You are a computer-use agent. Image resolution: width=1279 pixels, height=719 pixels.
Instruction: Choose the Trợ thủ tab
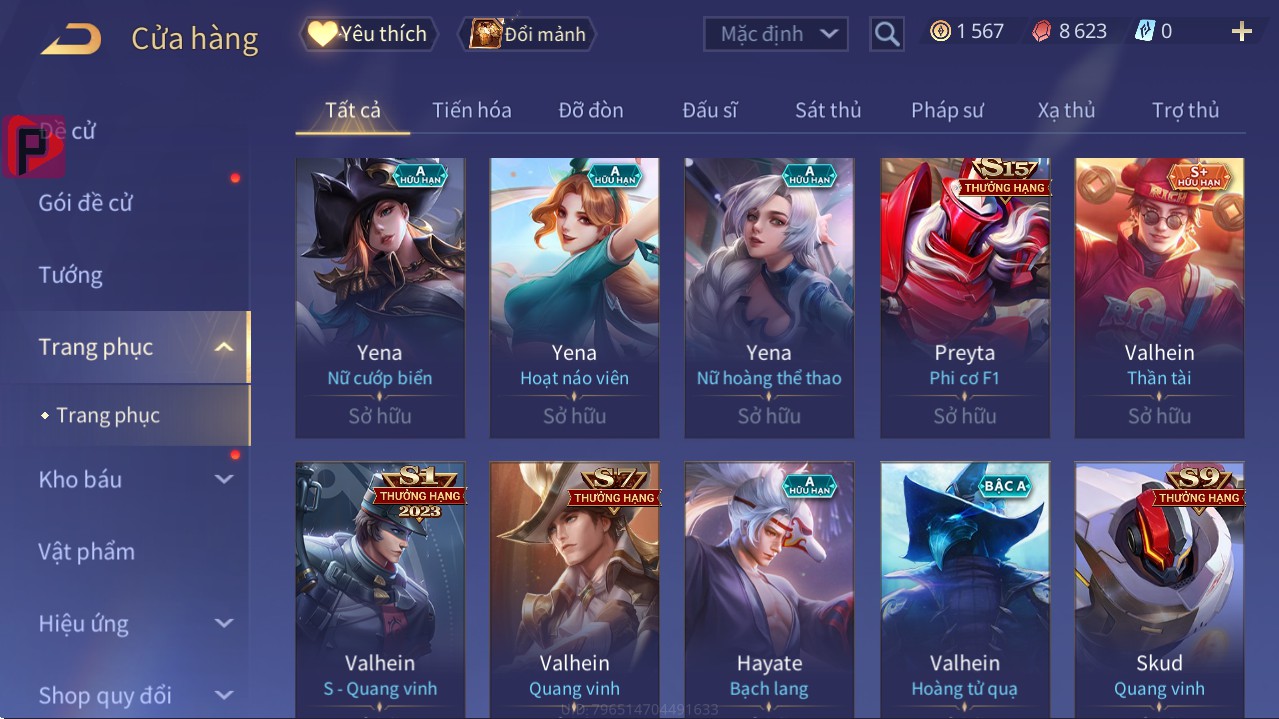[x=1185, y=110]
